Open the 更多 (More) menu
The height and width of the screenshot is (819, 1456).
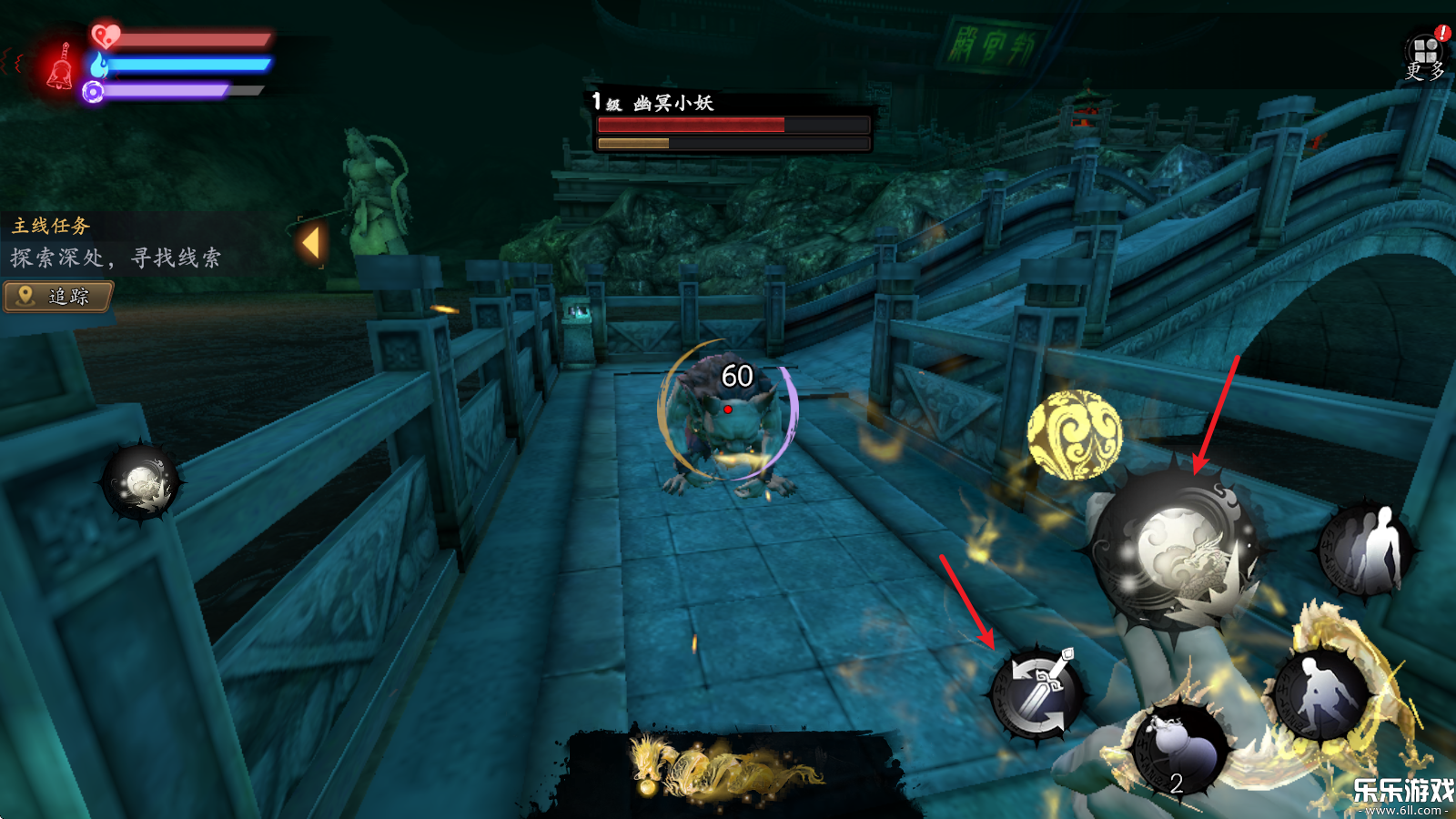click(1425, 56)
